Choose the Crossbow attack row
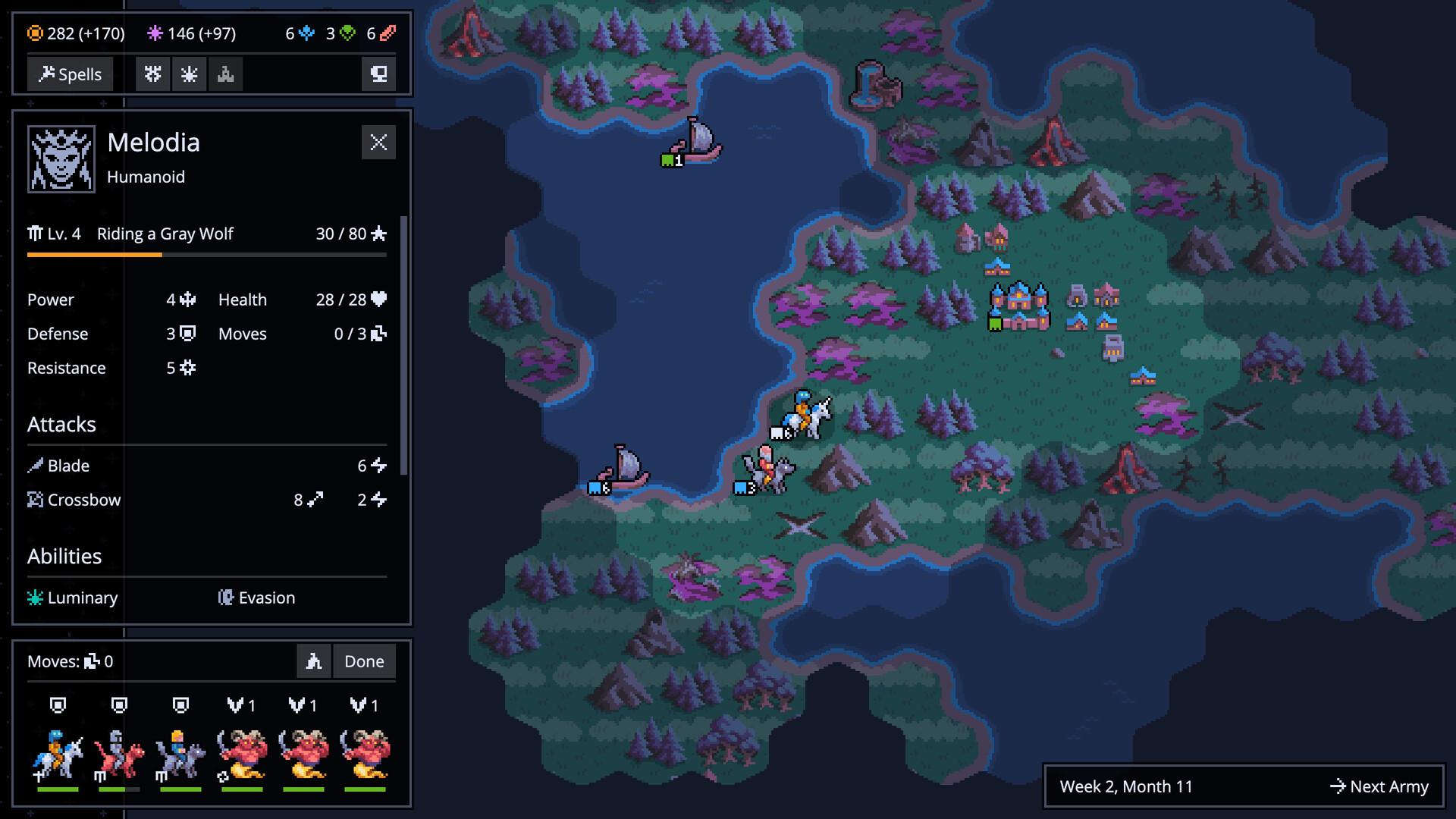The image size is (1456, 819). click(x=206, y=500)
